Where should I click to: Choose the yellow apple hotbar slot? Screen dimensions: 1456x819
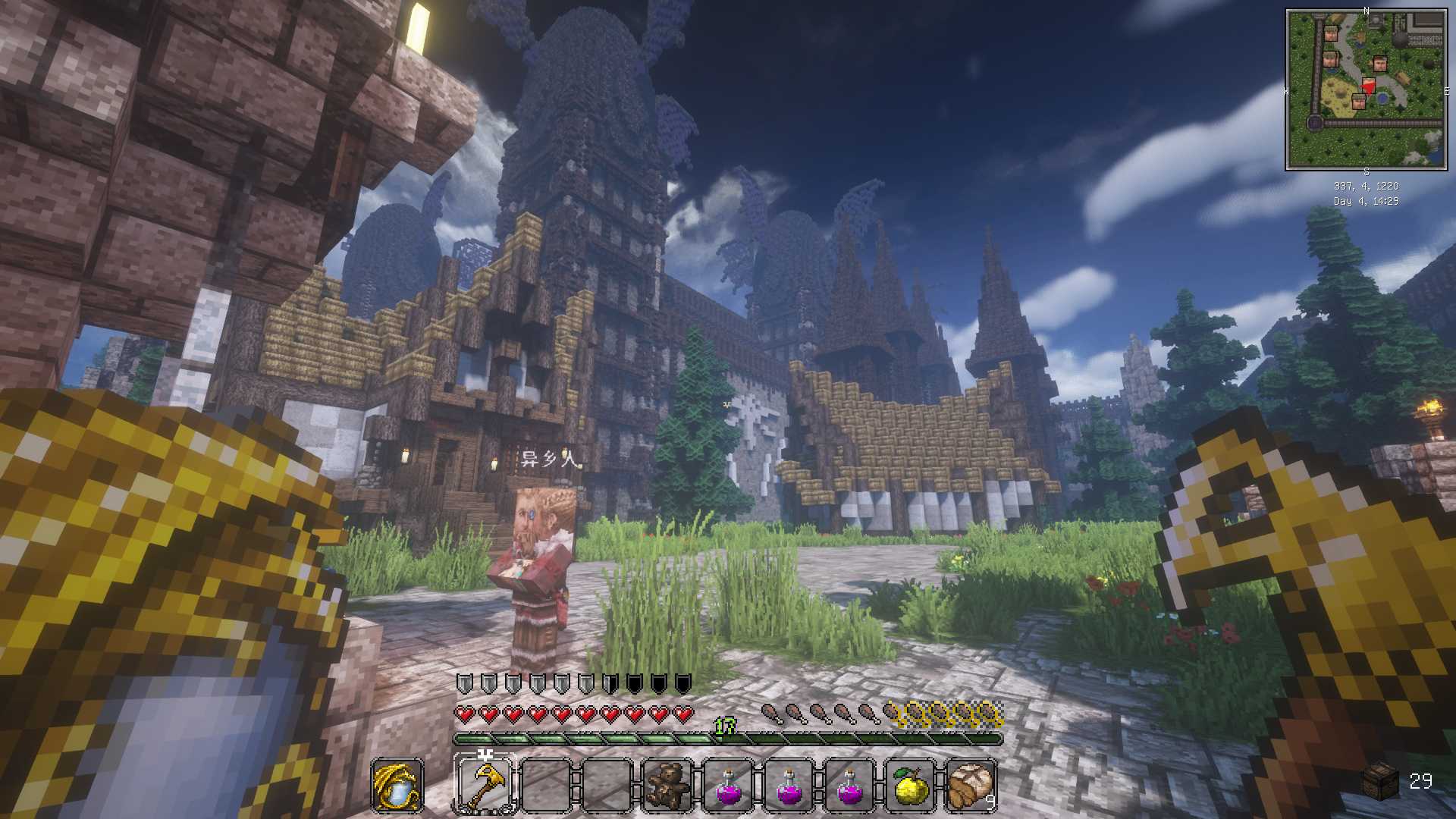[911, 785]
